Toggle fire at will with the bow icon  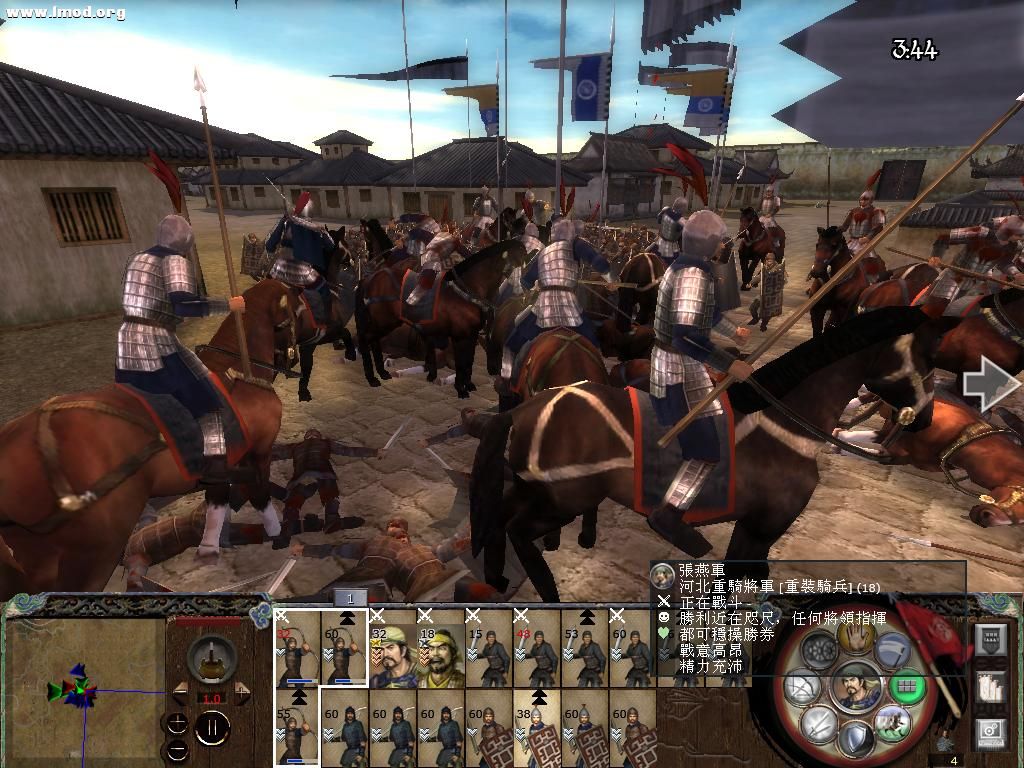(803, 687)
